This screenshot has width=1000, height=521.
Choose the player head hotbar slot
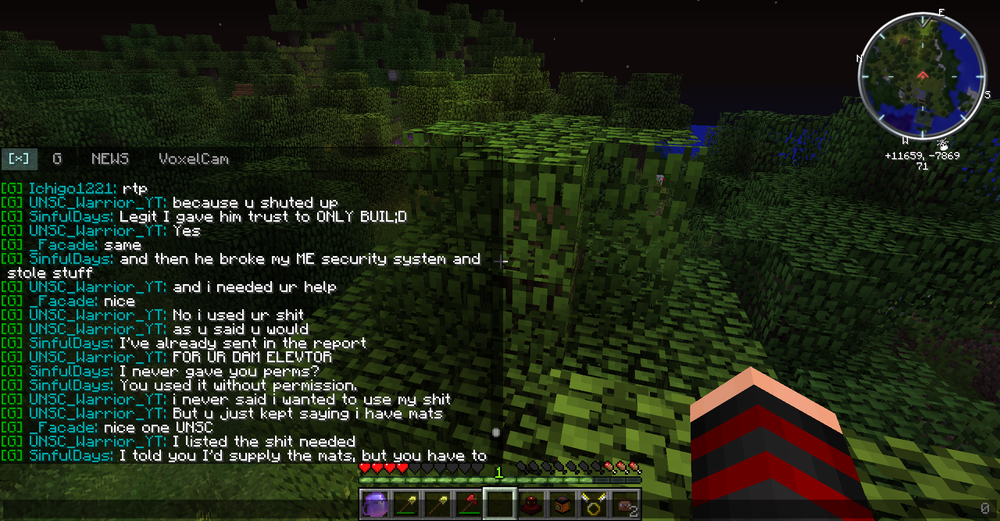click(624, 504)
